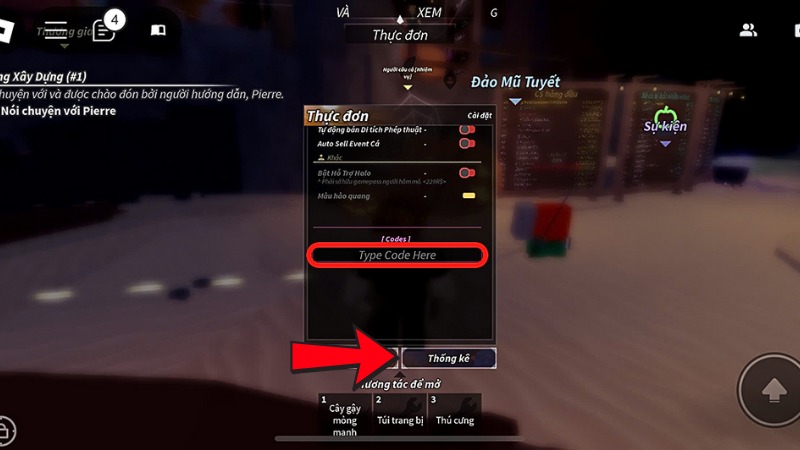Choose the Thú cưng hotbar slot

pos(454,414)
